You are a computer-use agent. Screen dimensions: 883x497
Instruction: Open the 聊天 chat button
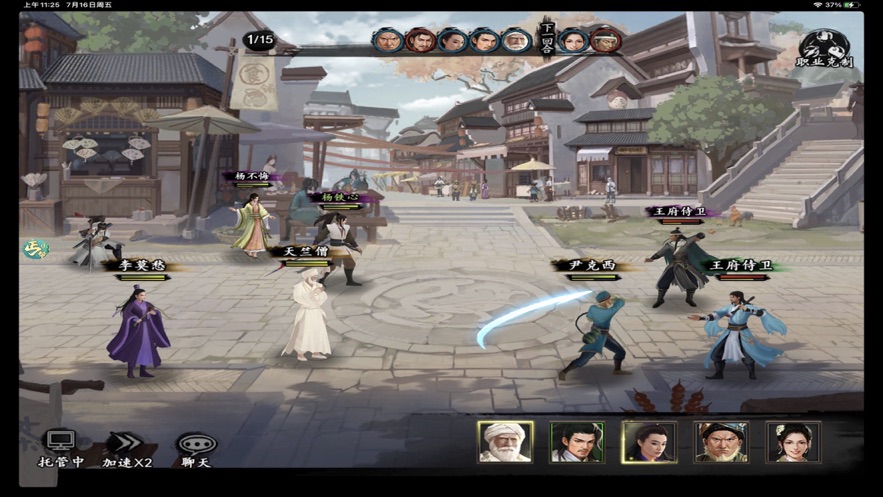point(196,448)
